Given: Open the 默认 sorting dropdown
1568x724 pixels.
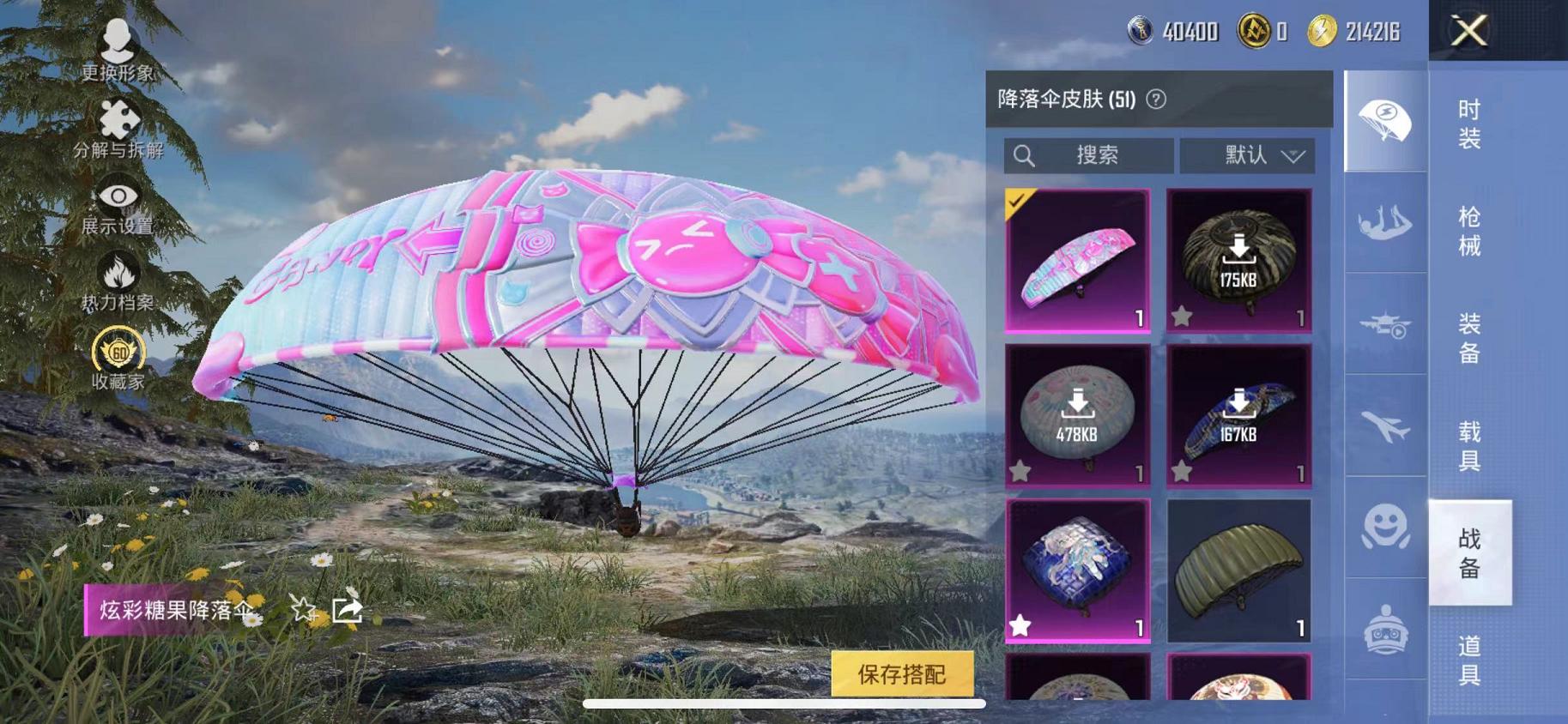Looking at the screenshot, I should click(x=1249, y=155).
